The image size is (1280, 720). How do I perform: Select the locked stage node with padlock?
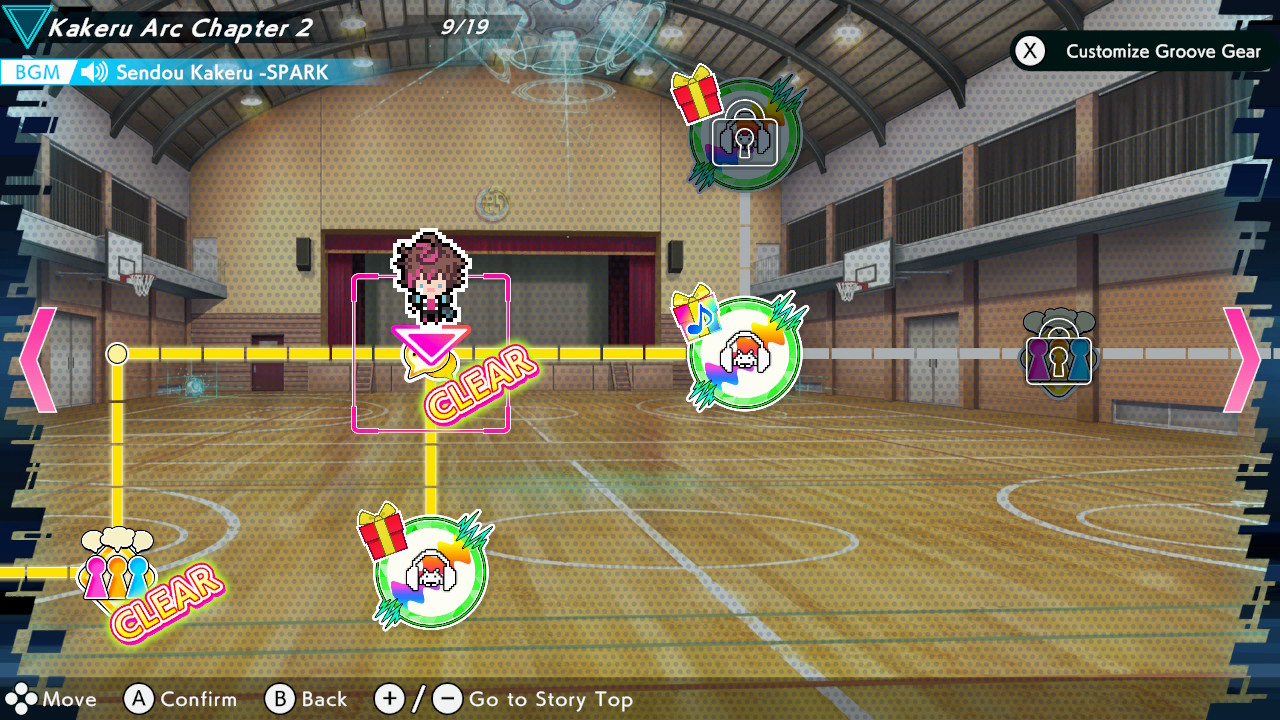745,135
